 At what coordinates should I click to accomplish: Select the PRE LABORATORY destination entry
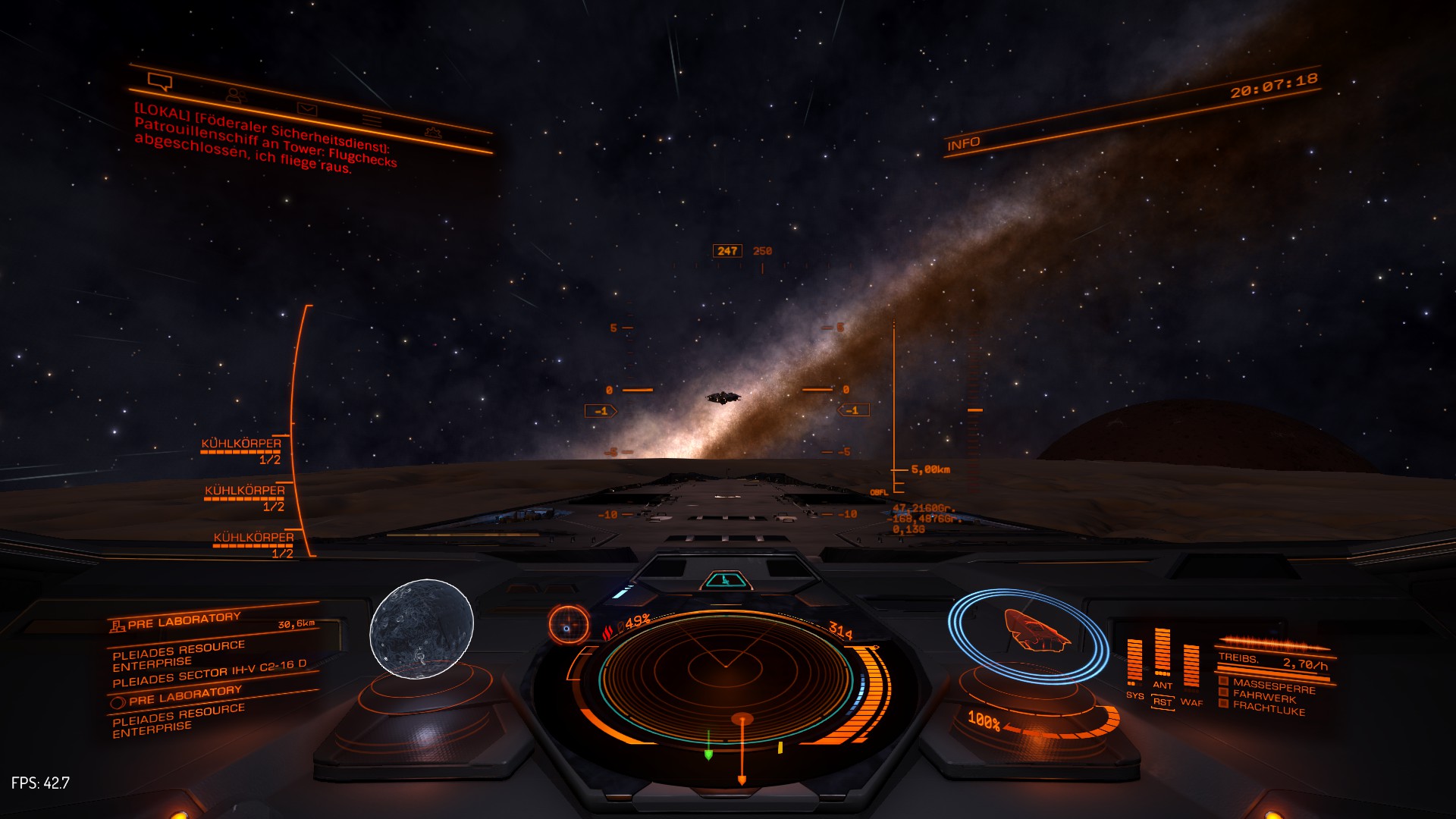[x=184, y=621]
